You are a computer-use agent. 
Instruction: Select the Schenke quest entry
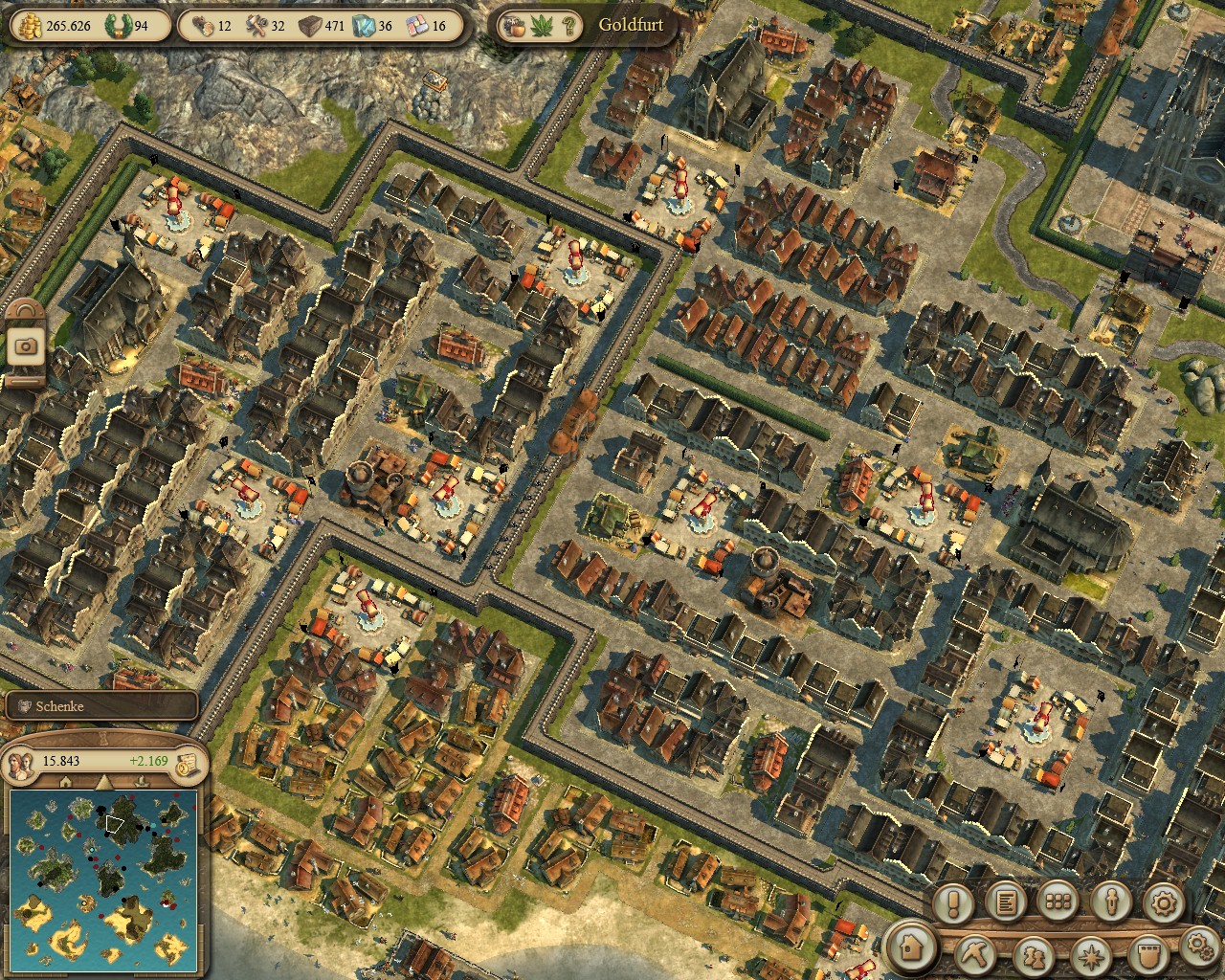pos(100,706)
